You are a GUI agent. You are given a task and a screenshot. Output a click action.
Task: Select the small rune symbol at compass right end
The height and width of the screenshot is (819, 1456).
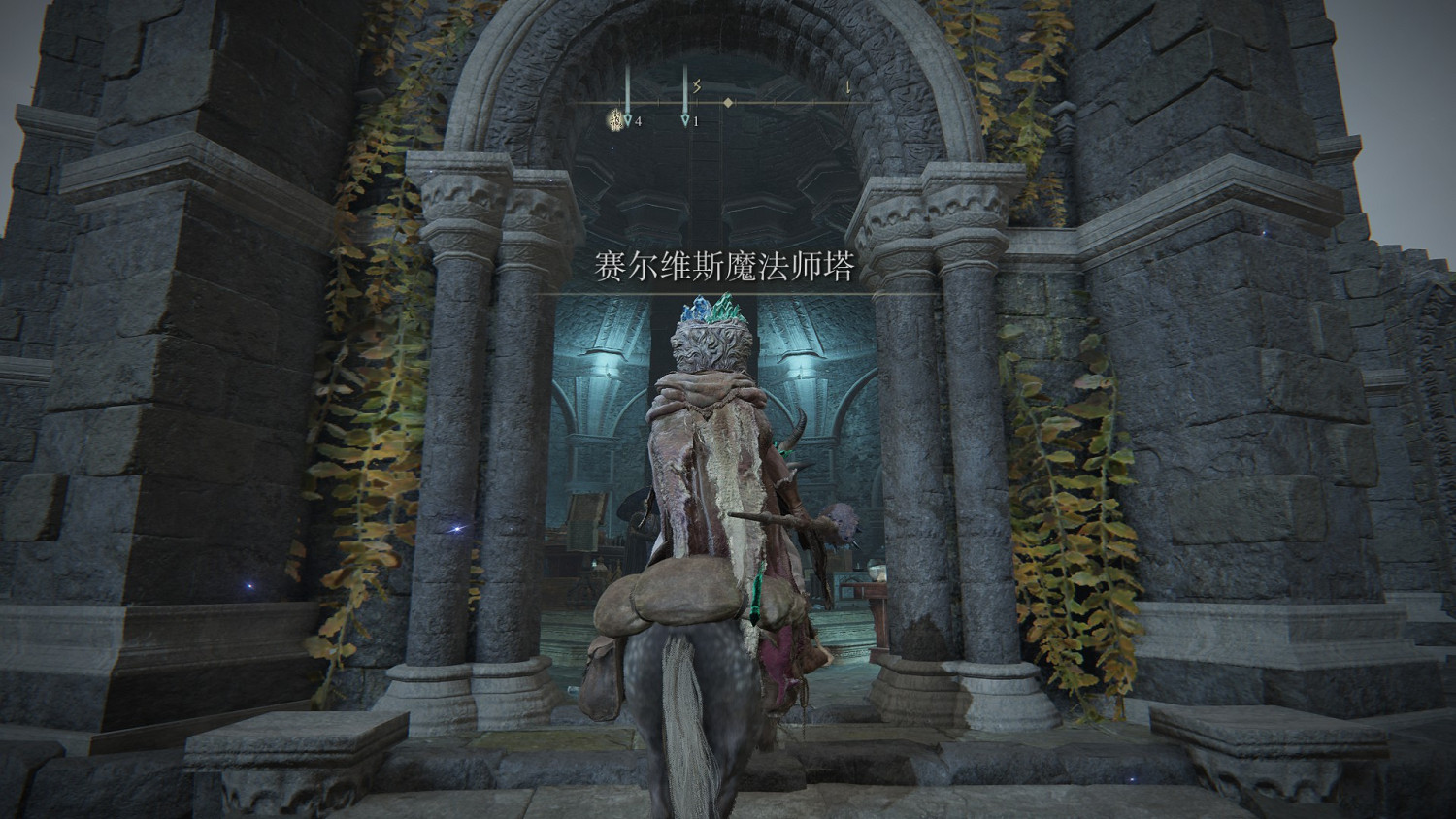pyautogui.click(x=848, y=87)
